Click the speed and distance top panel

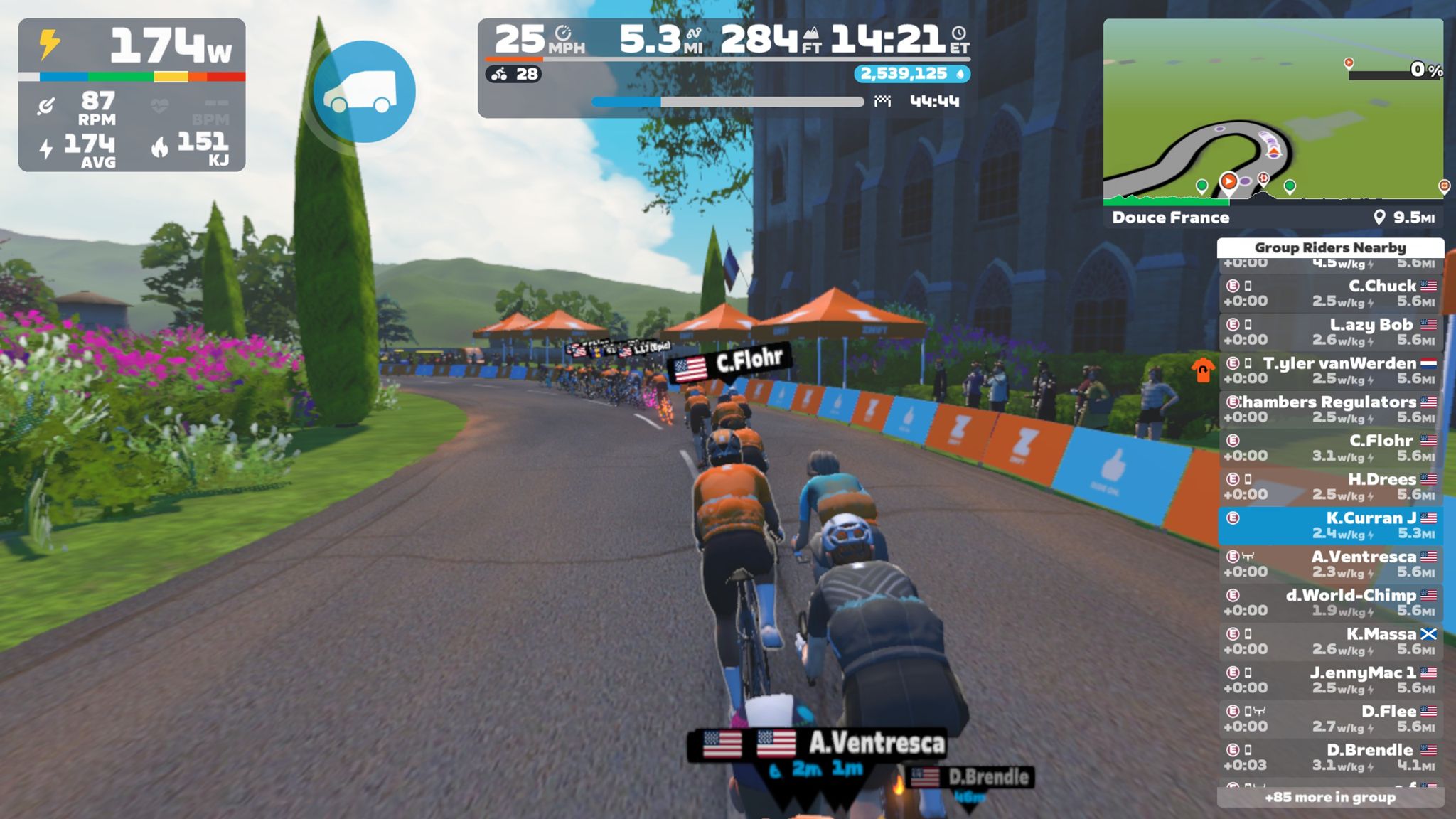724,68
